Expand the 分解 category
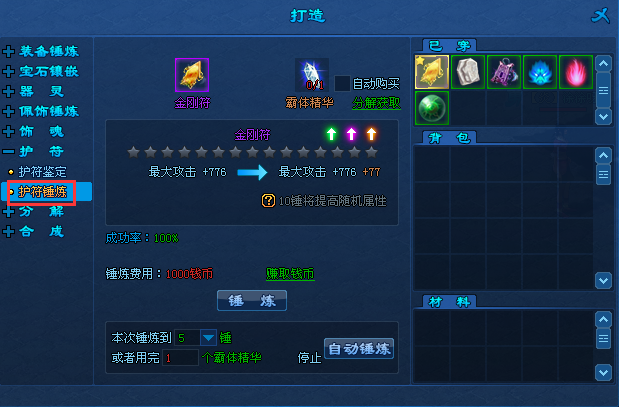 coord(40,211)
